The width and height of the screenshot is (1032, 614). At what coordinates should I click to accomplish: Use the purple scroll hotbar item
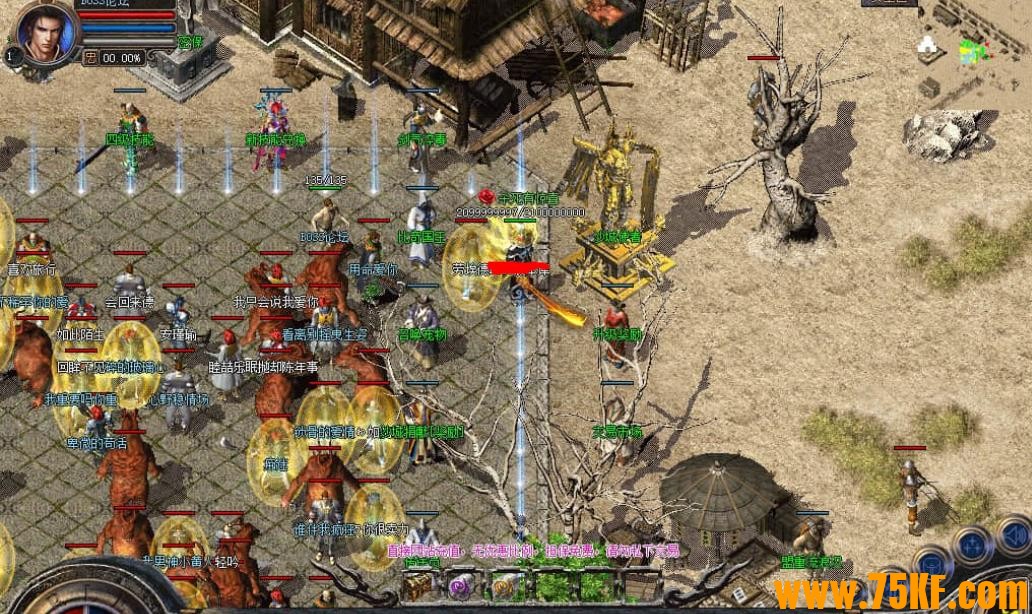(459, 586)
